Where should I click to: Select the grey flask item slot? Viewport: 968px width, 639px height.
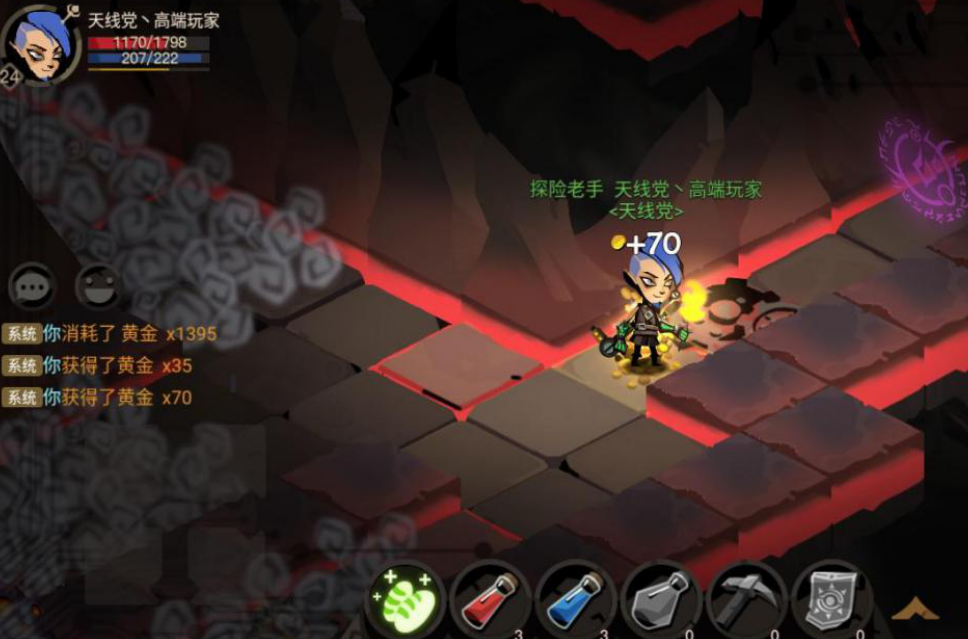[660, 601]
